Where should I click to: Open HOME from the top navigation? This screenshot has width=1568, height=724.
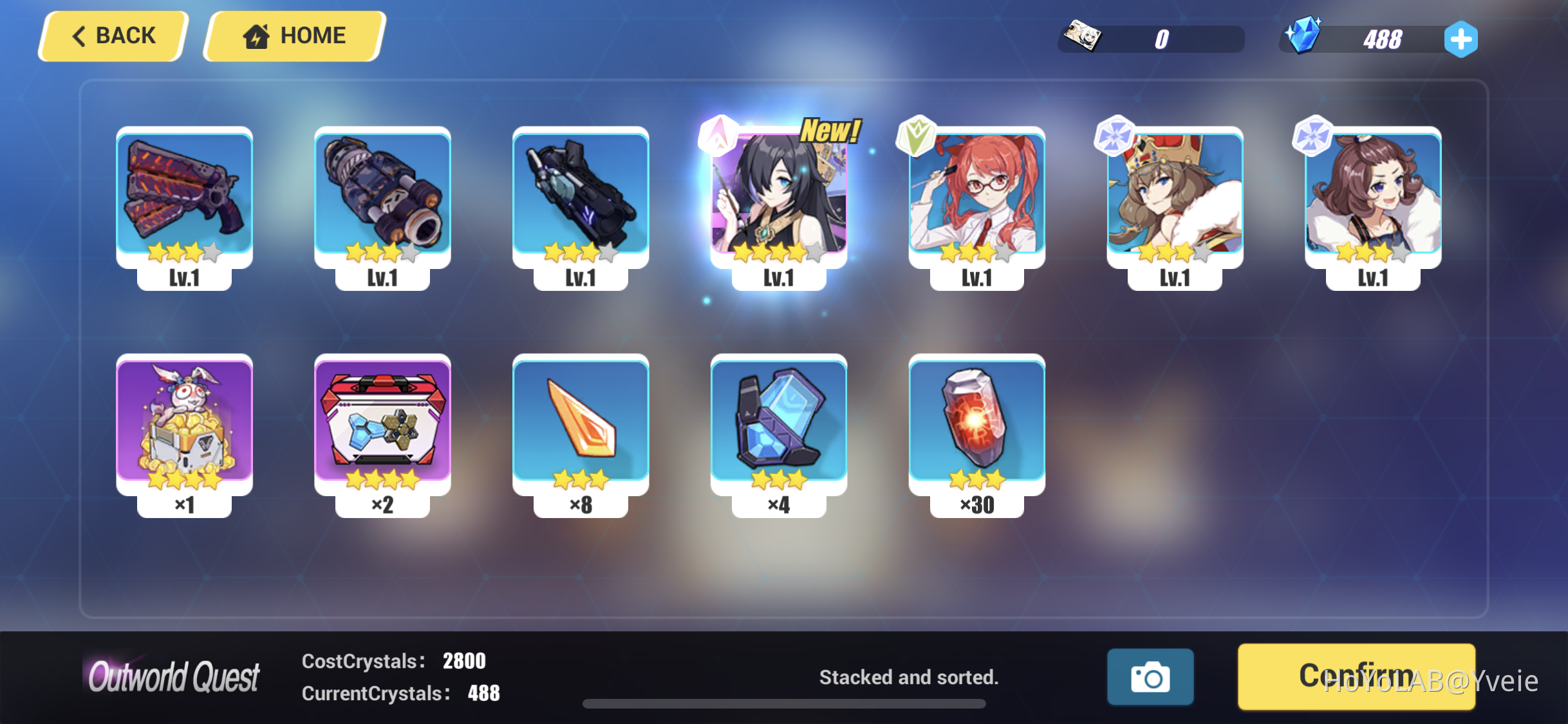(x=293, y=35)
